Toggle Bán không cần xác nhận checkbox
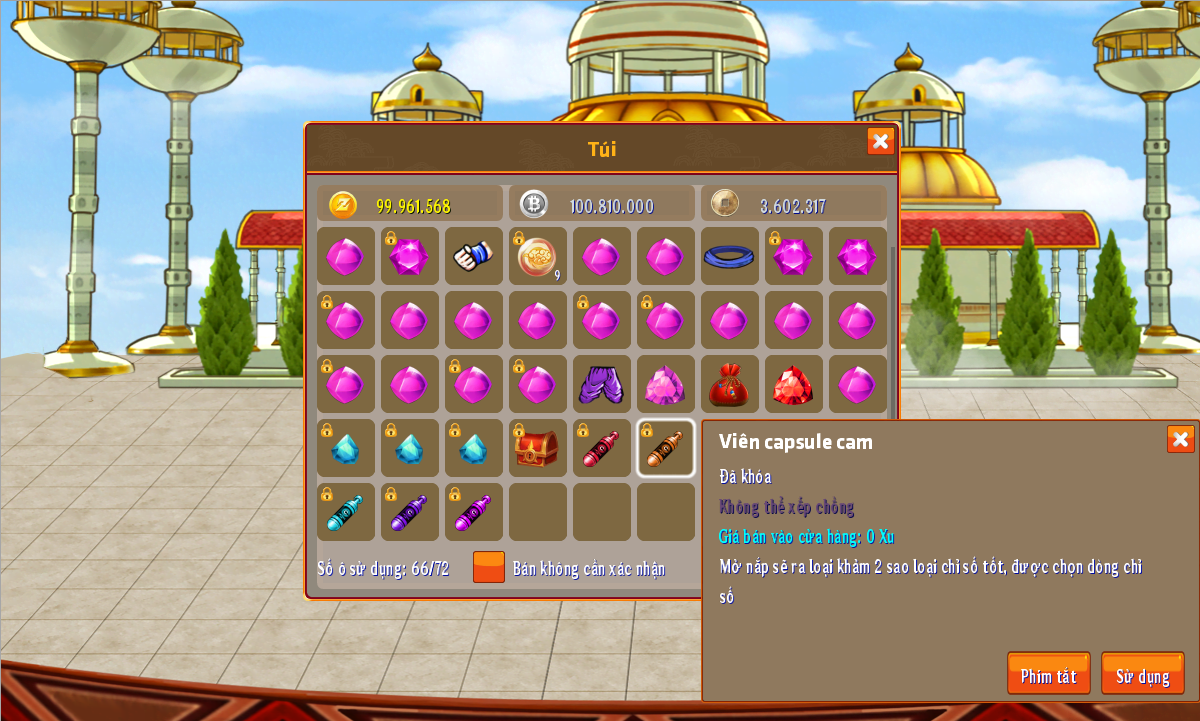The width and height of the screenshot is (1200, 721). (x=489, y=567)
